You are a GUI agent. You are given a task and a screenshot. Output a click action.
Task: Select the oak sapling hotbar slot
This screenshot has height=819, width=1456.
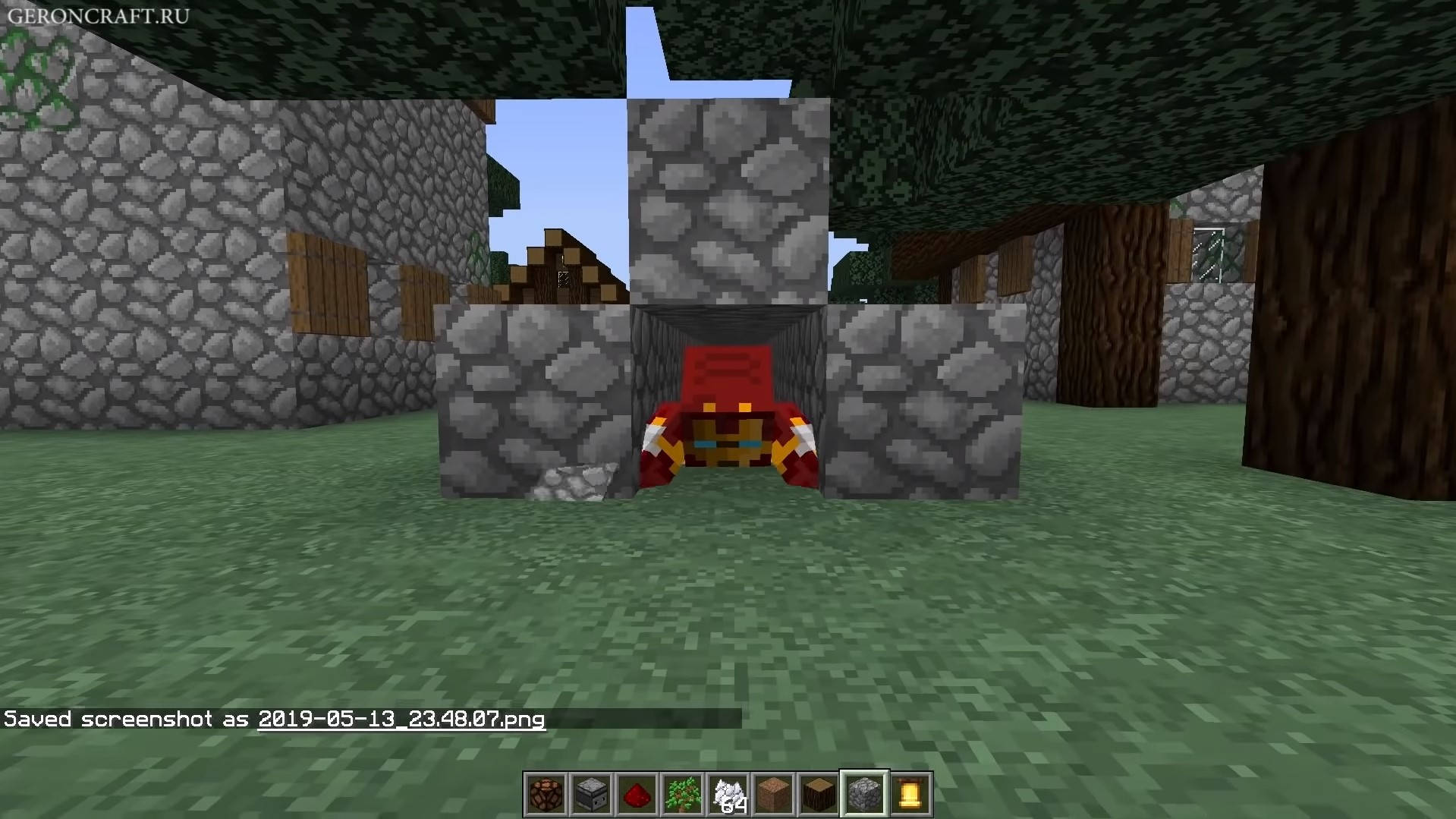coord(682,795)
